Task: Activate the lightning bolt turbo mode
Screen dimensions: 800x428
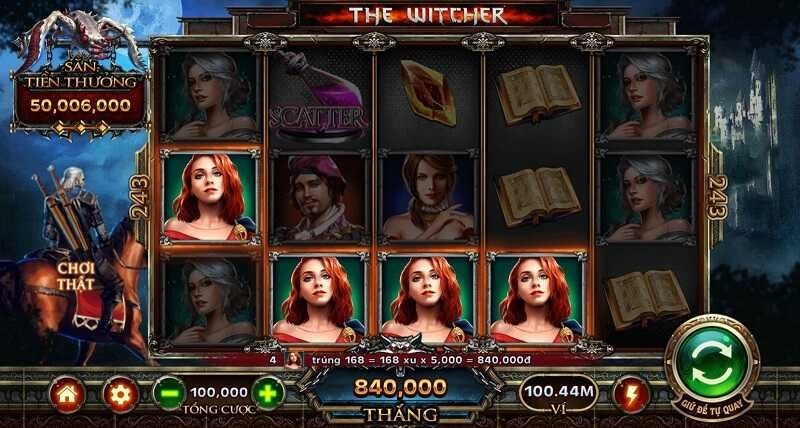Action: tap(631, 394)
